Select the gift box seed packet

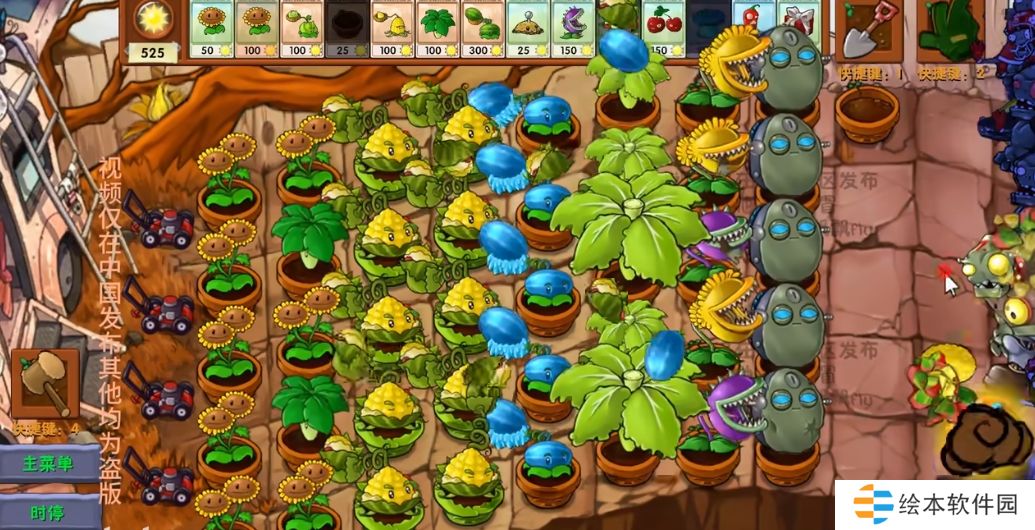pyautogui.click(x=796, y=29)
